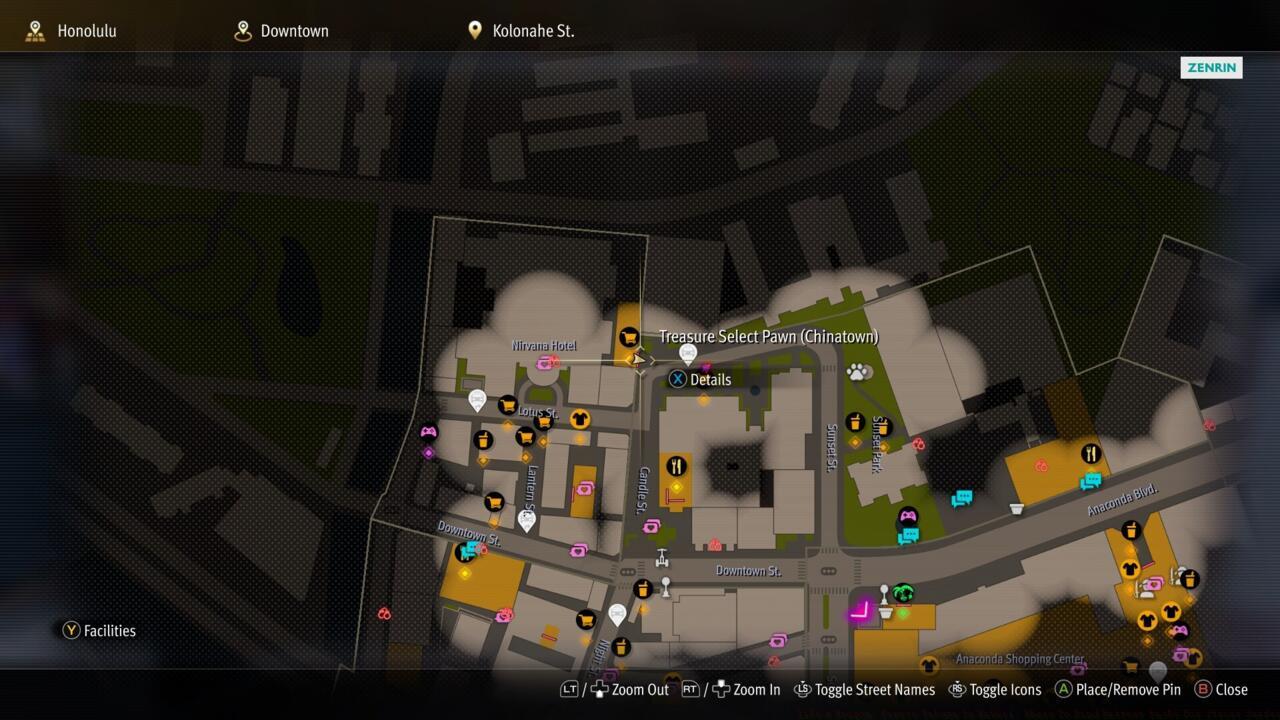
Task: Select the white flower pot marker on Anaconda Blvd.
Action: (1017, 508)
